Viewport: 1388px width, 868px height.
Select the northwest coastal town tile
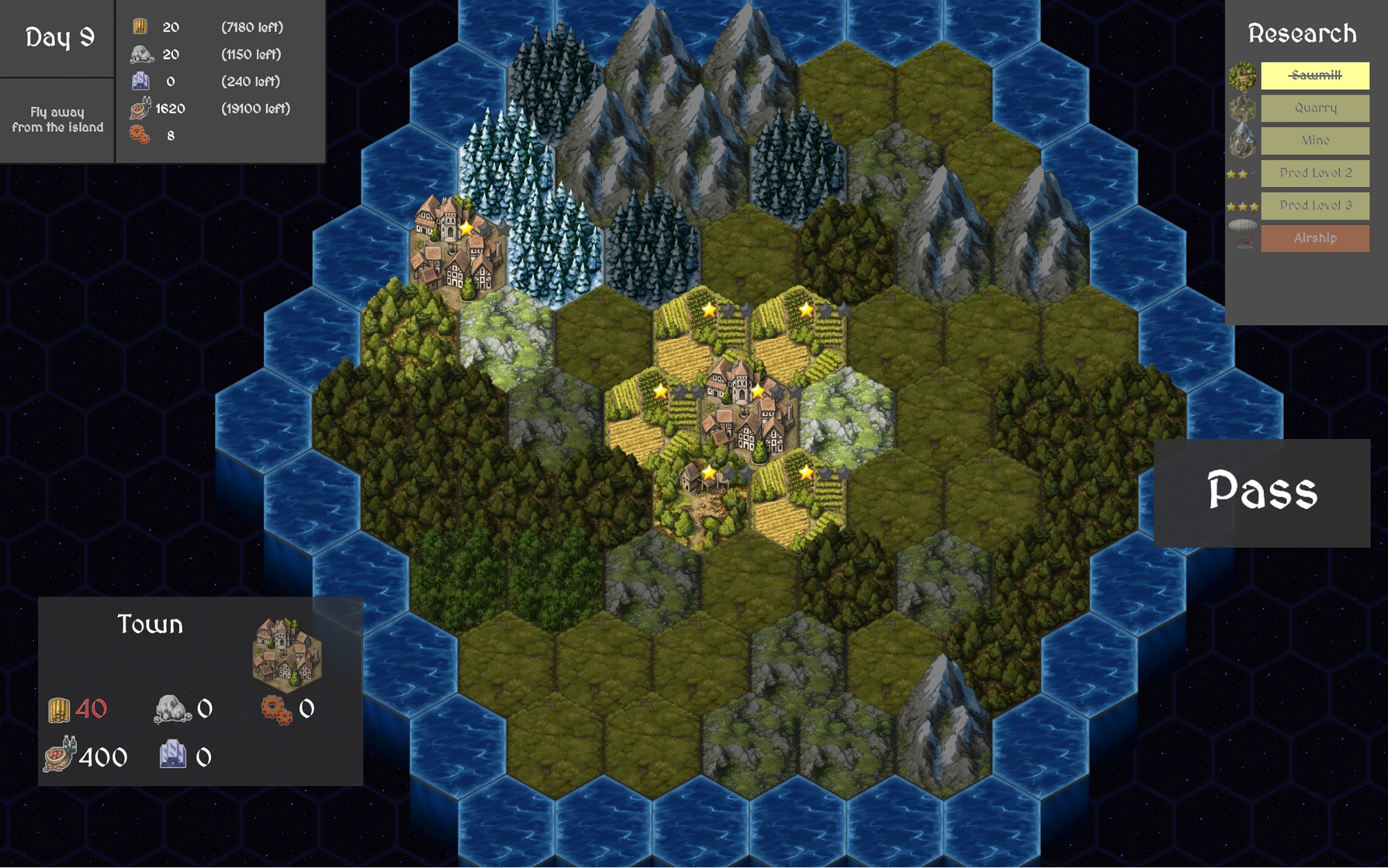tap(456, 247)
